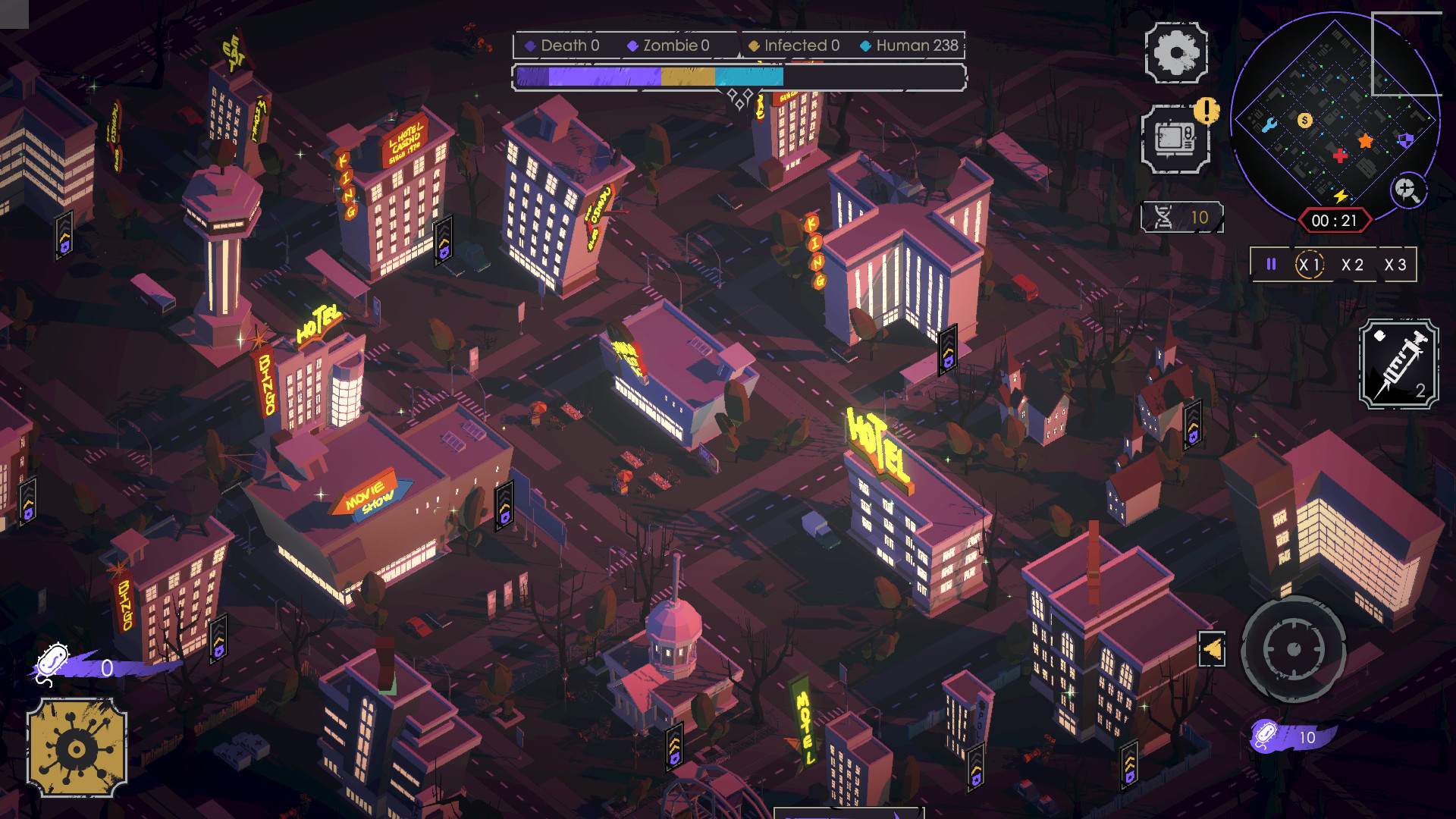The width and height of the screenshot is (1456, 819).
Task: Select the yellow virus ability icon
Action: click(76, 747)
